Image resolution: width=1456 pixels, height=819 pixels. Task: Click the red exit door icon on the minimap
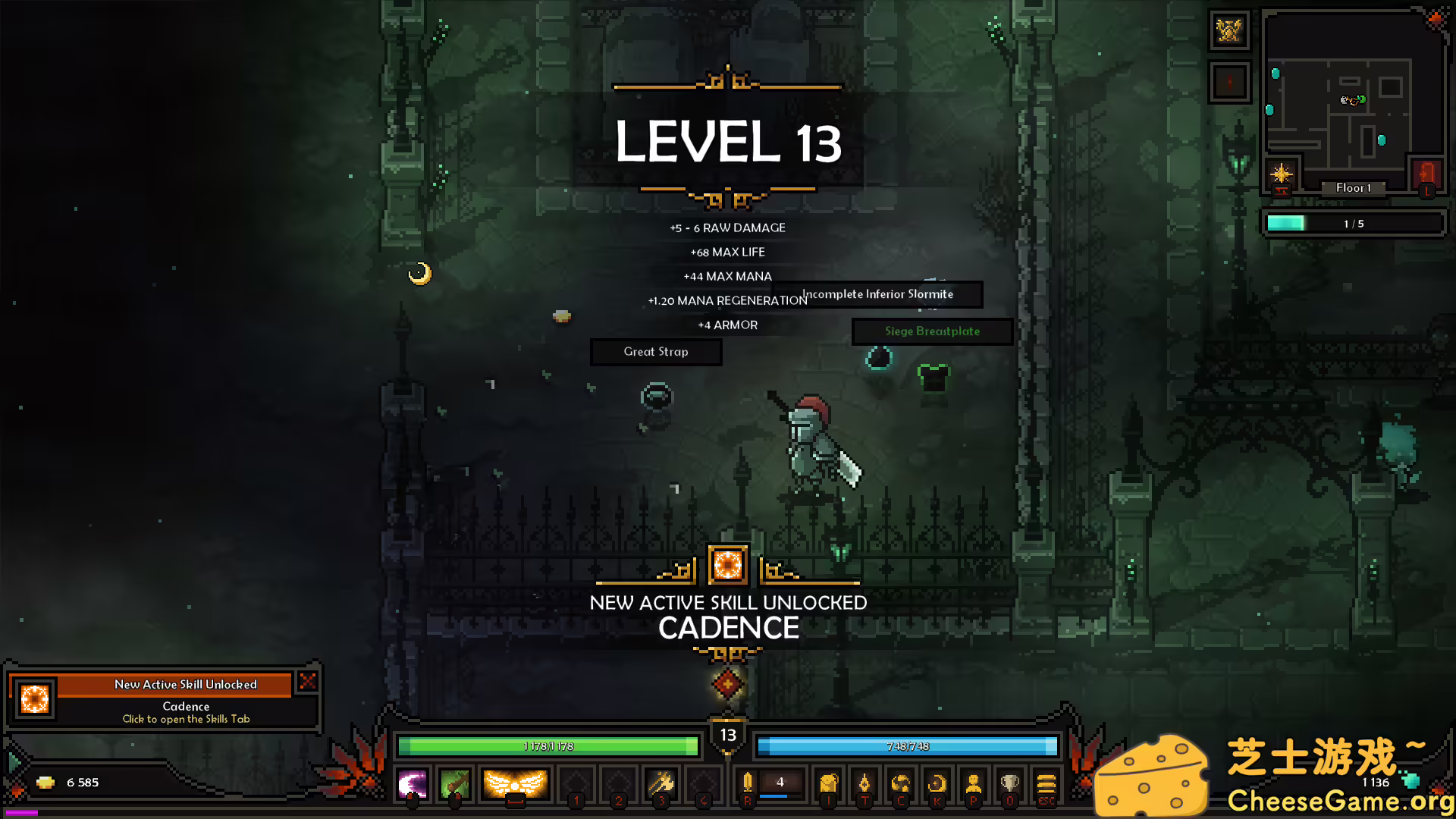tap(1427, 172)
